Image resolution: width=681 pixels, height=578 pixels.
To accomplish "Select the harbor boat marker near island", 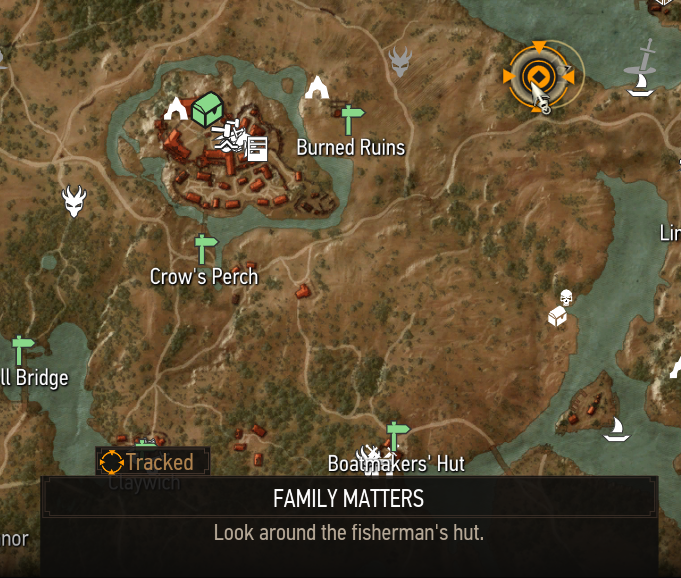I will click(x=616, y=430).
